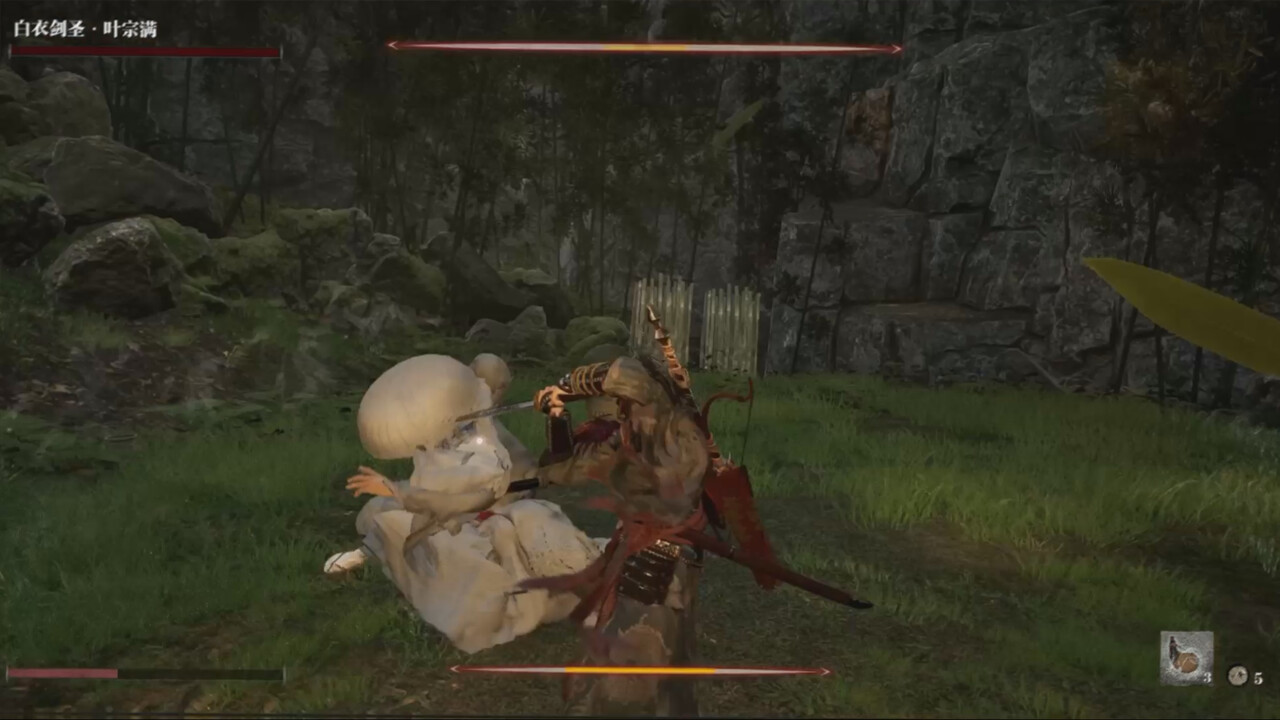
Task: Select the round white emblem icon
Action: (x=1238, y=676)
